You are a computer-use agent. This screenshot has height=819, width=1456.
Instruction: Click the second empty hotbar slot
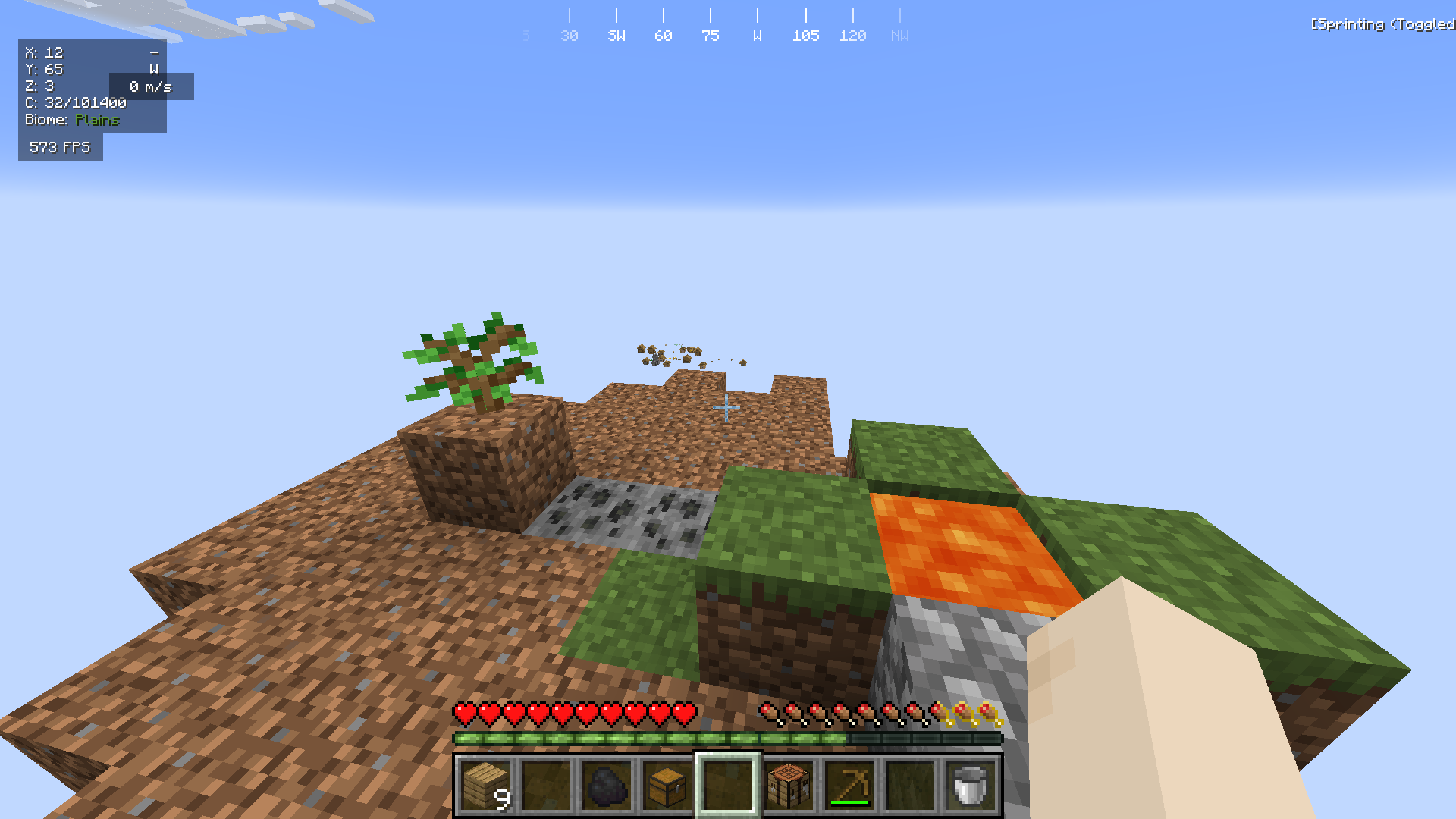pos(908,786)
